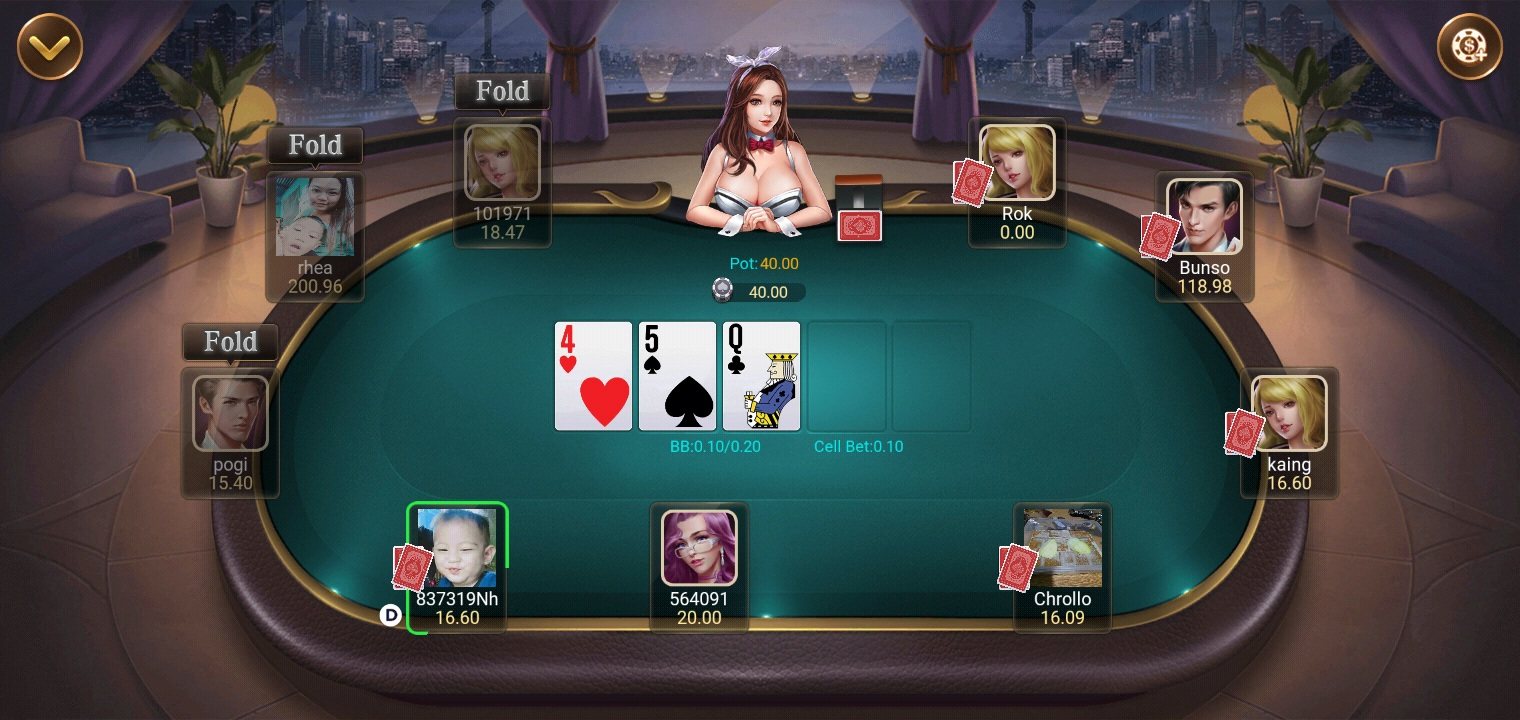
Task: Select player 101971's avatar
Action: coord(502,162)
